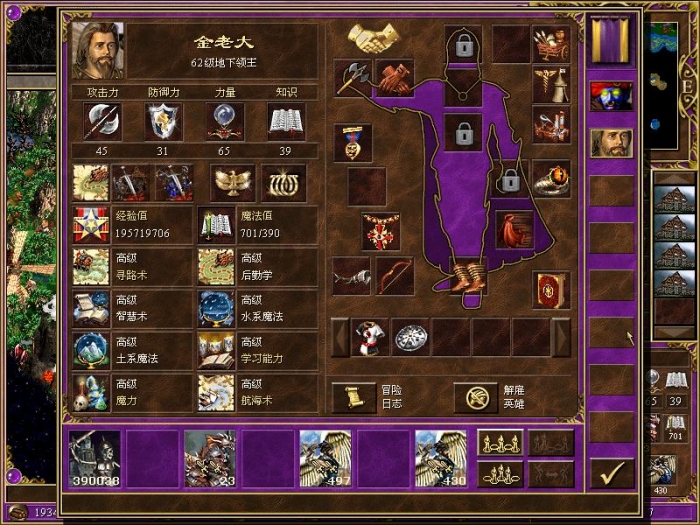Select the Attack (攻击力) skill icon

[103, 121]
